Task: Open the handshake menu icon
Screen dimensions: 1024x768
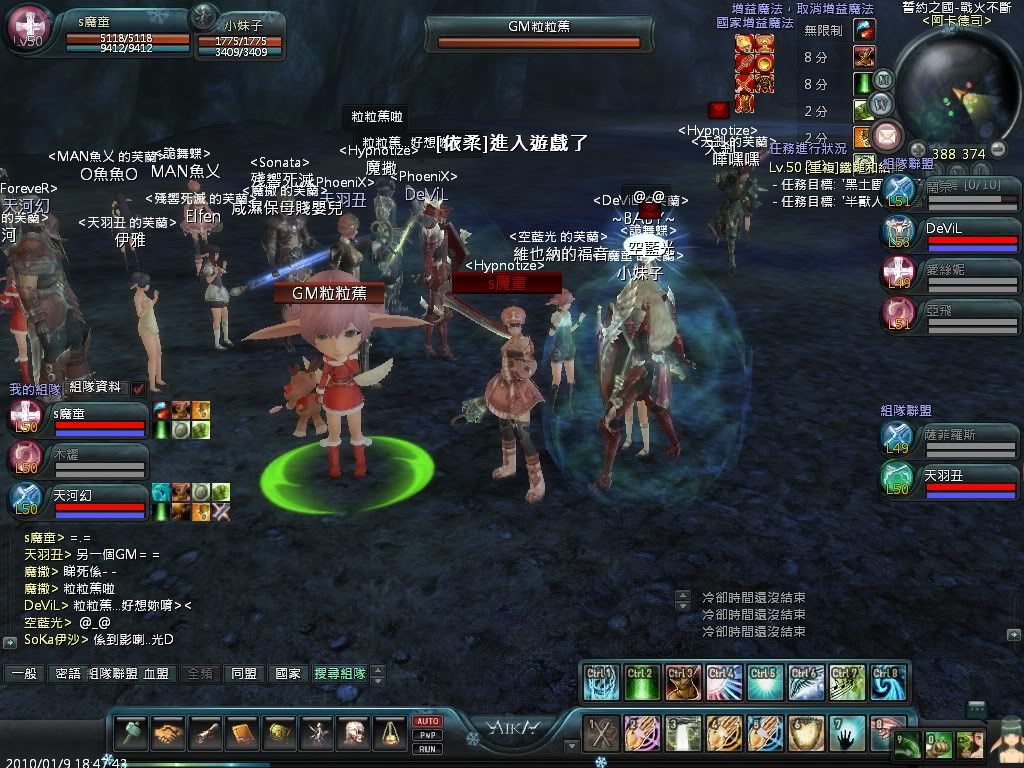Action: [x=168, y=734]
